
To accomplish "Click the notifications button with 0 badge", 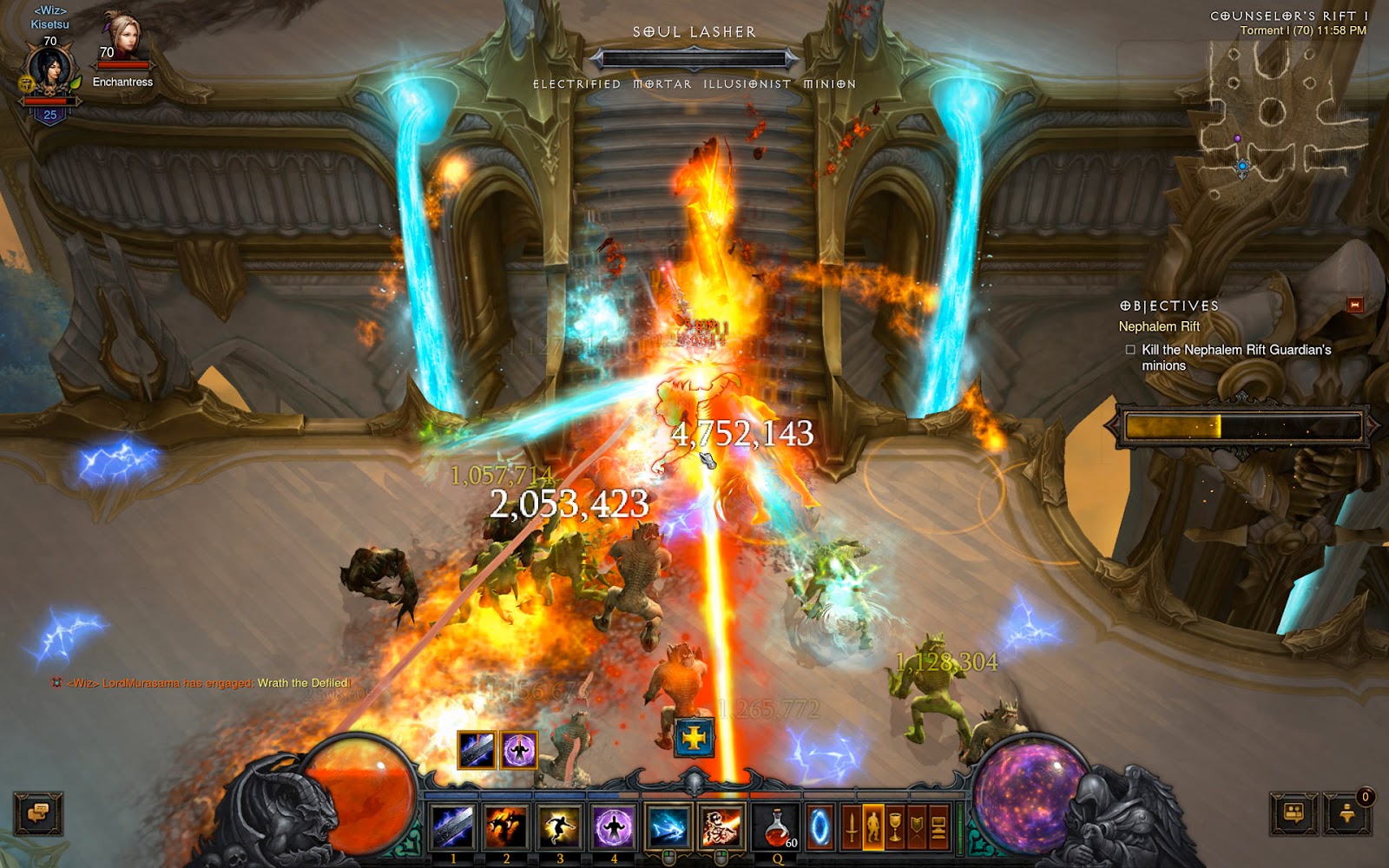I will point(1347,812).
